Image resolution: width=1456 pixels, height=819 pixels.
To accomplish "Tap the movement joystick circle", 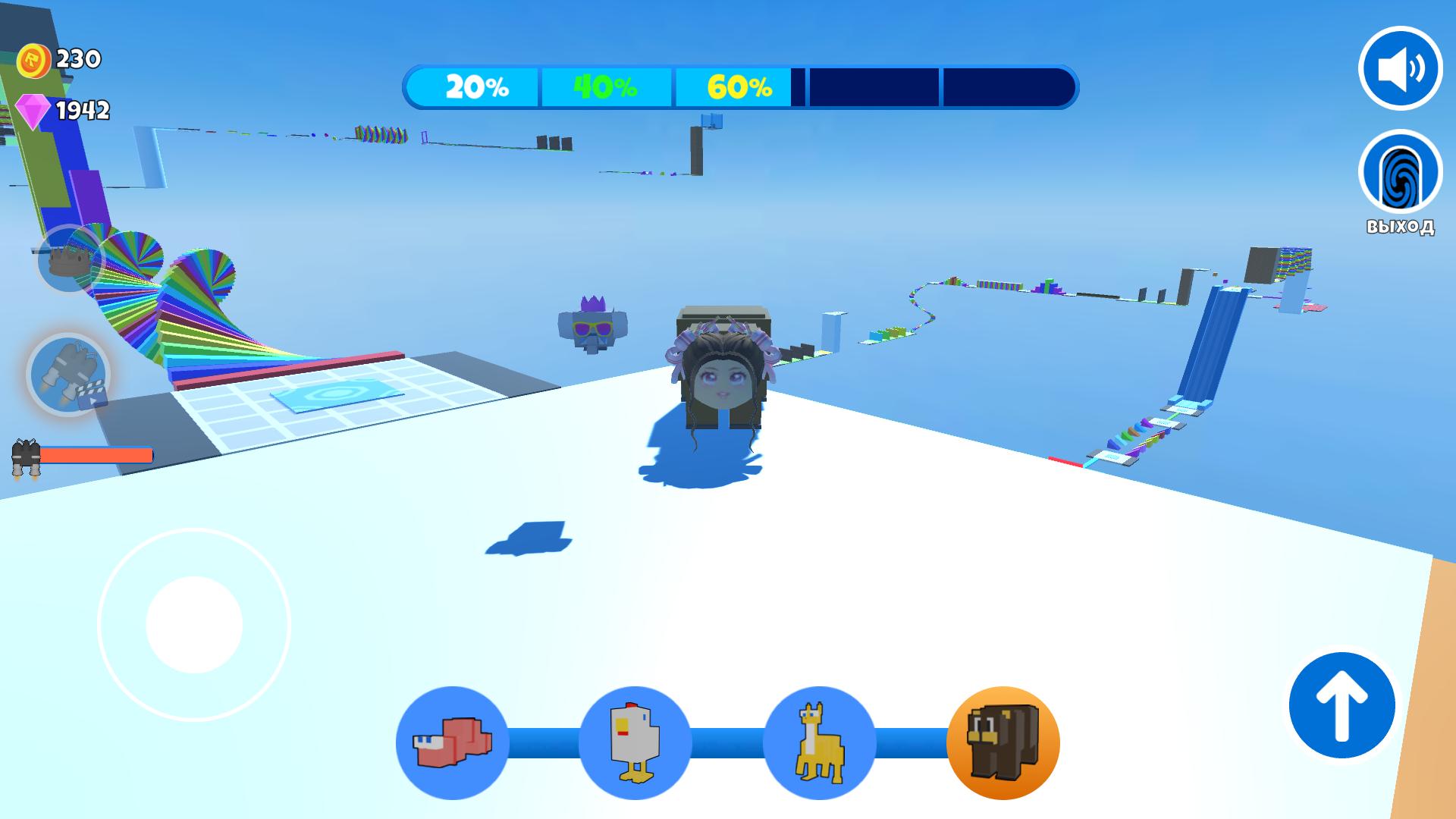I will pyautogui.click(x=193, y=623).
